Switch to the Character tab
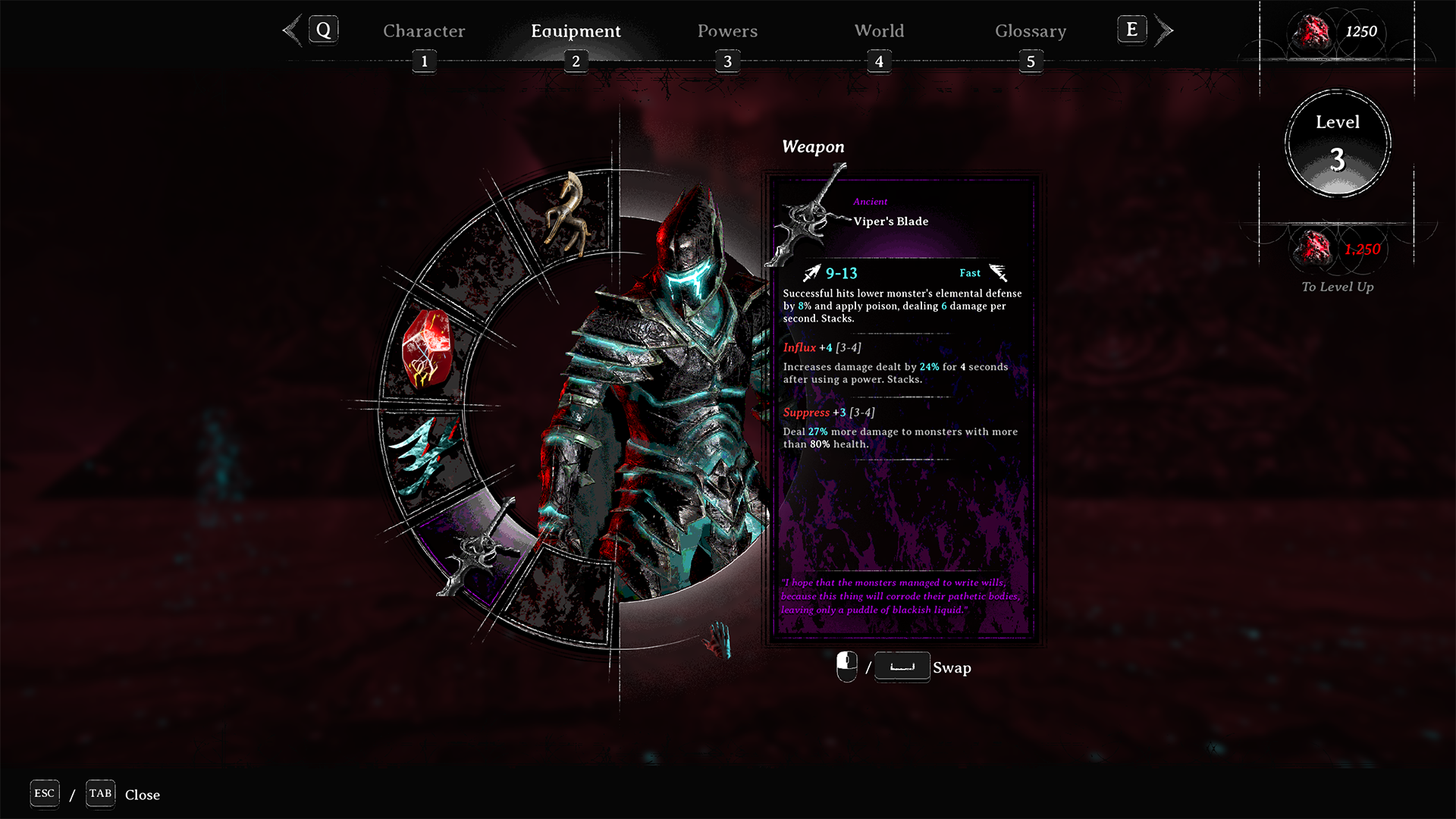Viewport: 1456px width, 819px height. pos(424,31)
